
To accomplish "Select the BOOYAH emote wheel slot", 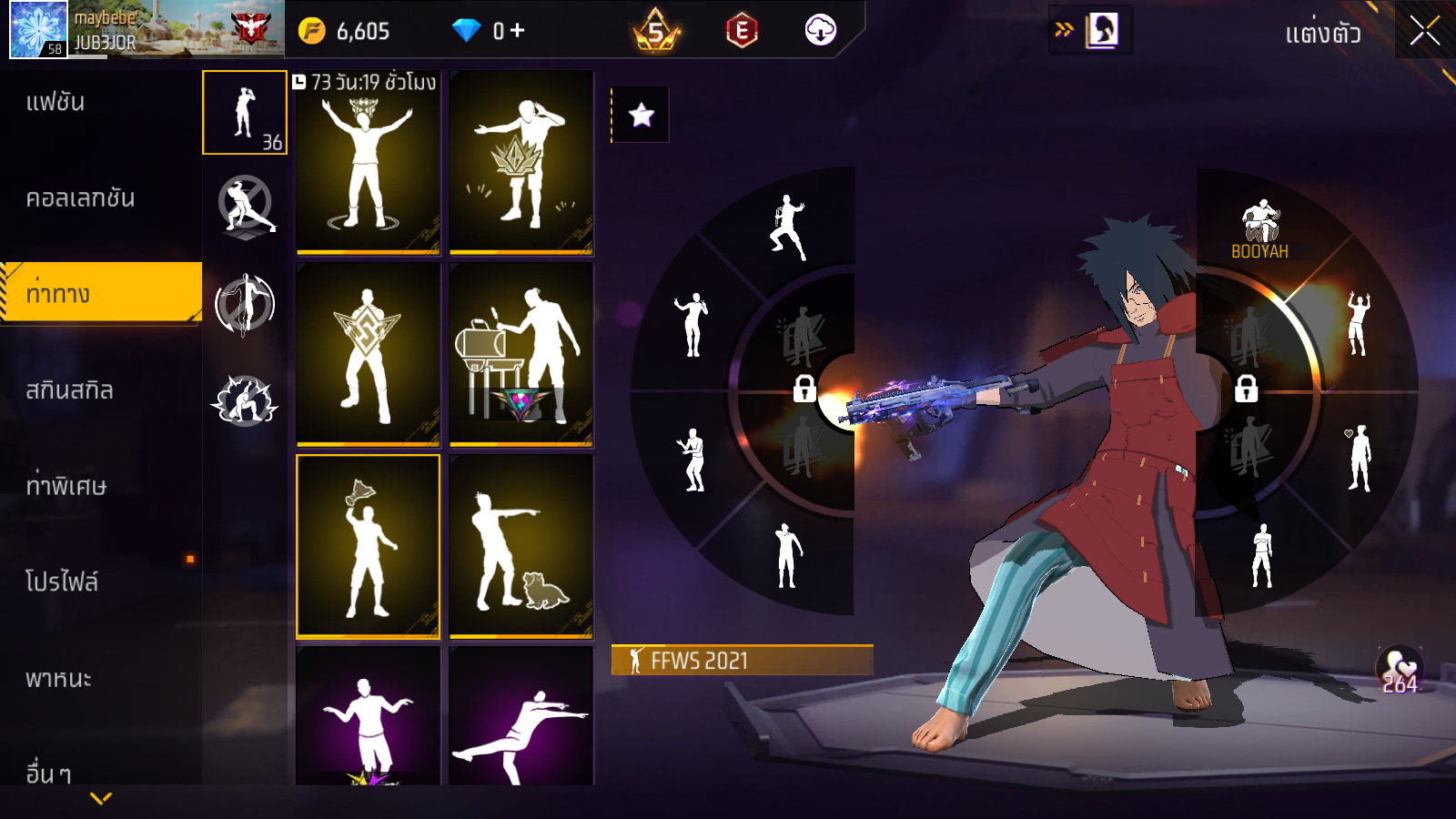I will pos(1260,230).
